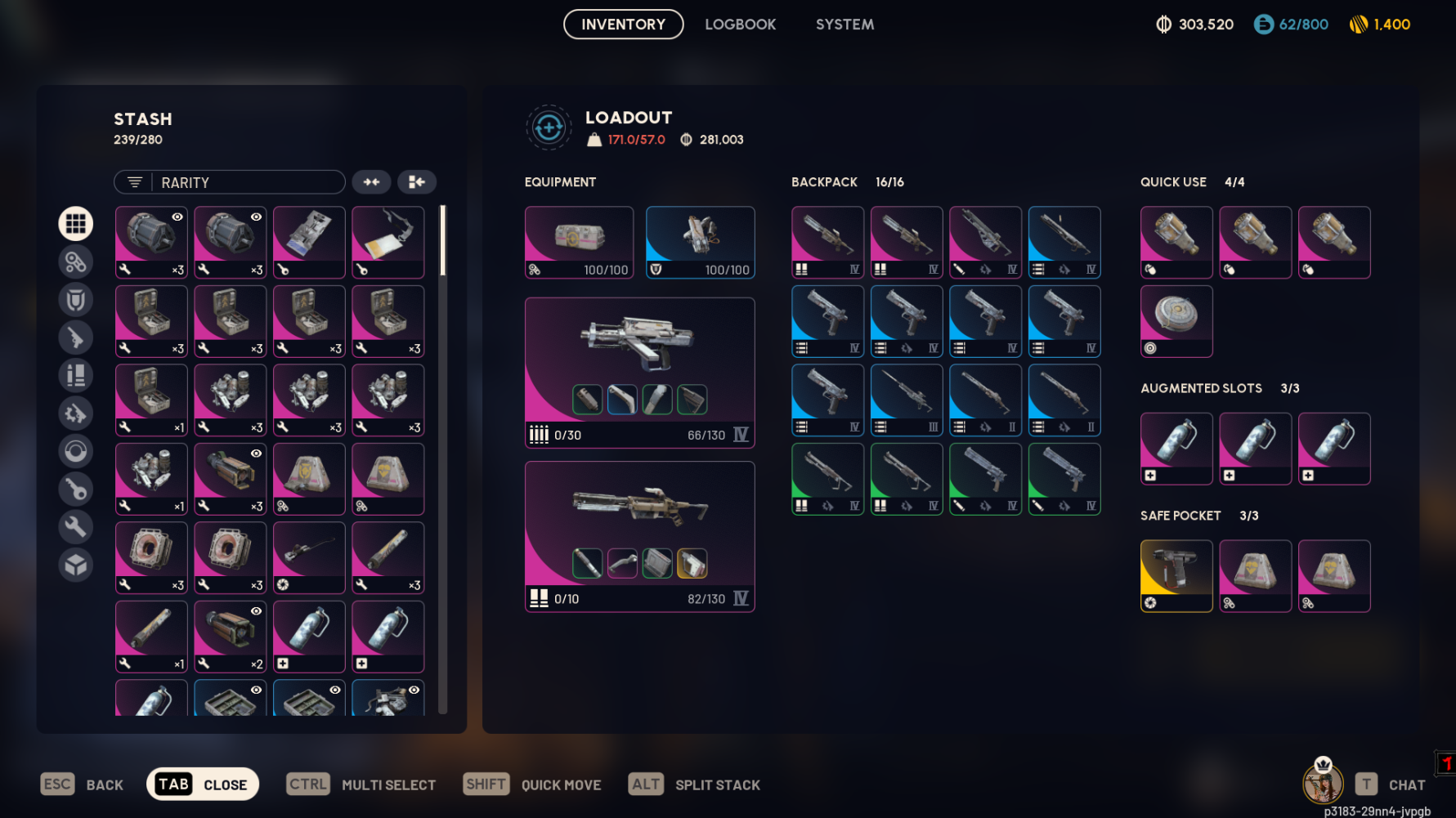Viewport: 1456px width, 818px height.
Task: Open the ammunition category filter
Action: pos(75,375)
